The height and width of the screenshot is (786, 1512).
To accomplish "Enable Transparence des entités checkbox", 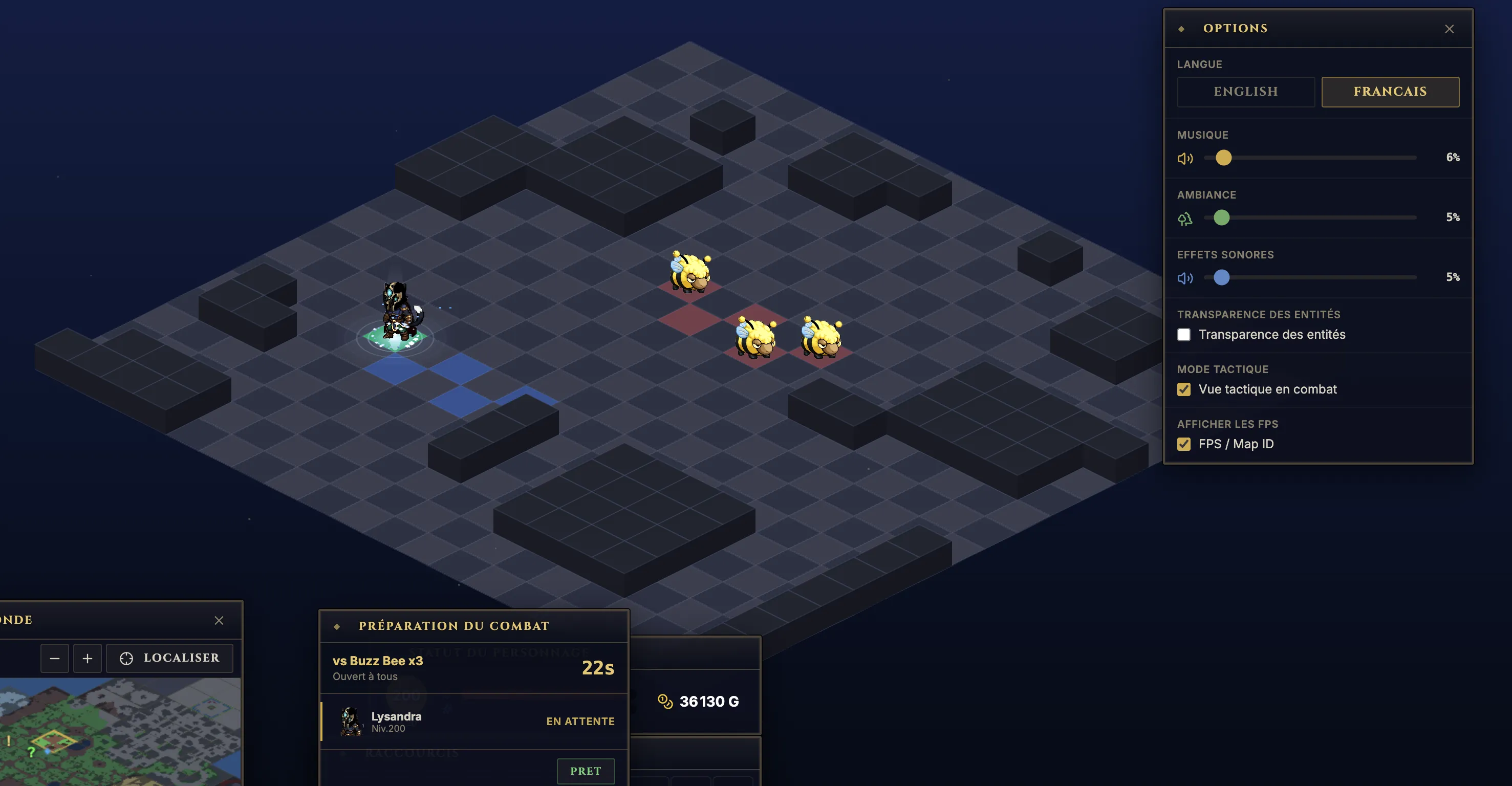I will [1183, 335].
